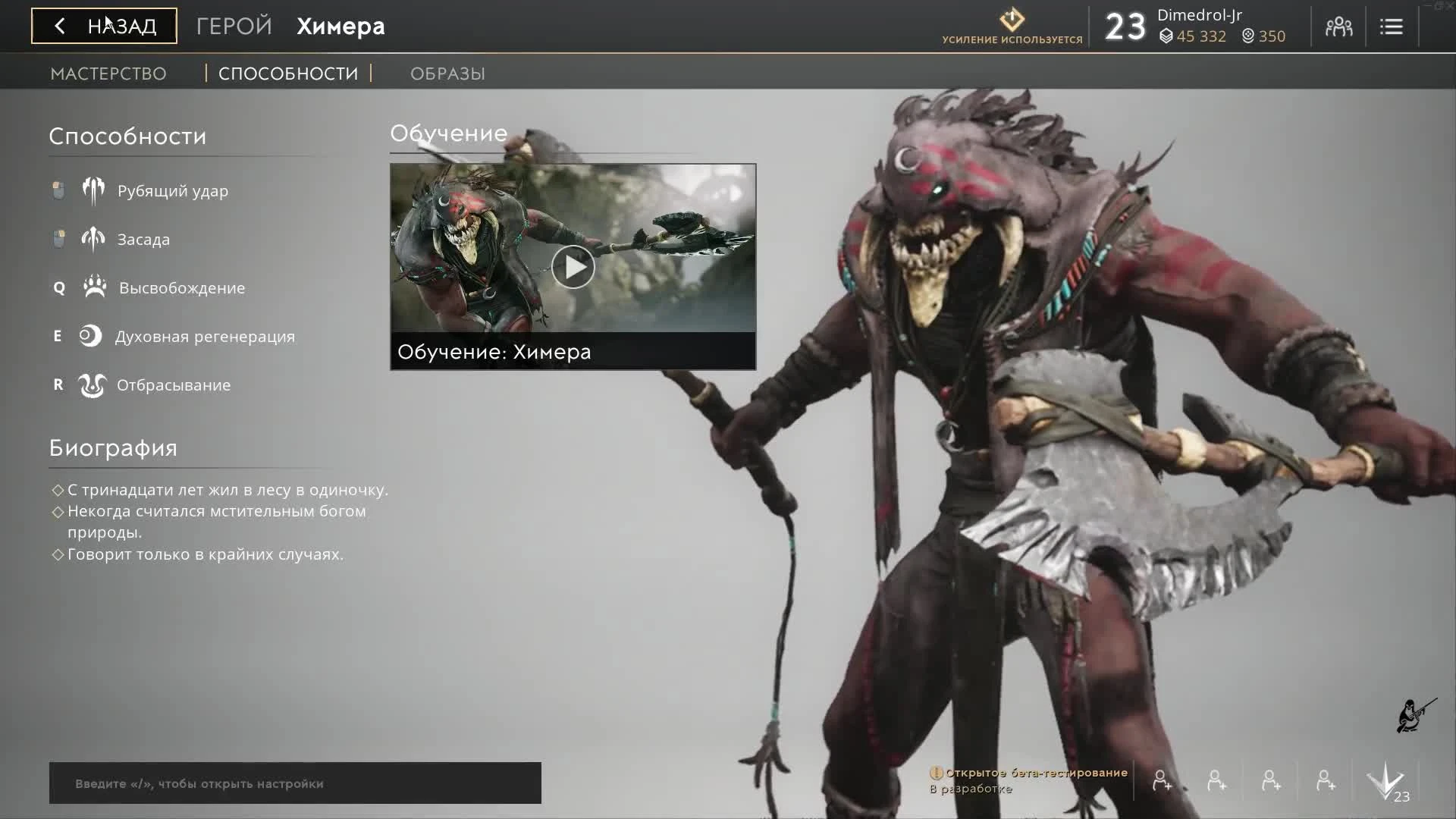
Task: Open the Высвобождение (Q) ability icon
Action: click(x=93, y=287)
